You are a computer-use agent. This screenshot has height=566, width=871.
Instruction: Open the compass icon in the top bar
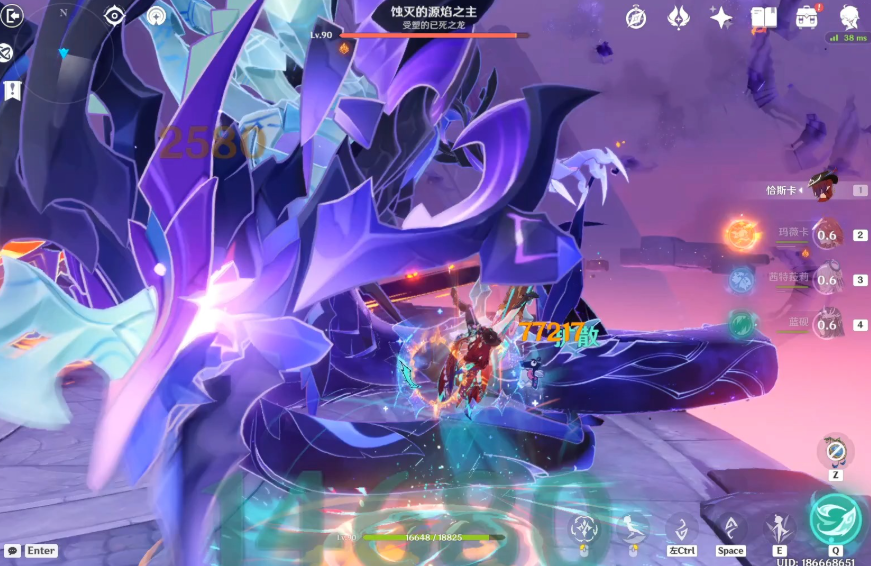[x=636, y=17]
